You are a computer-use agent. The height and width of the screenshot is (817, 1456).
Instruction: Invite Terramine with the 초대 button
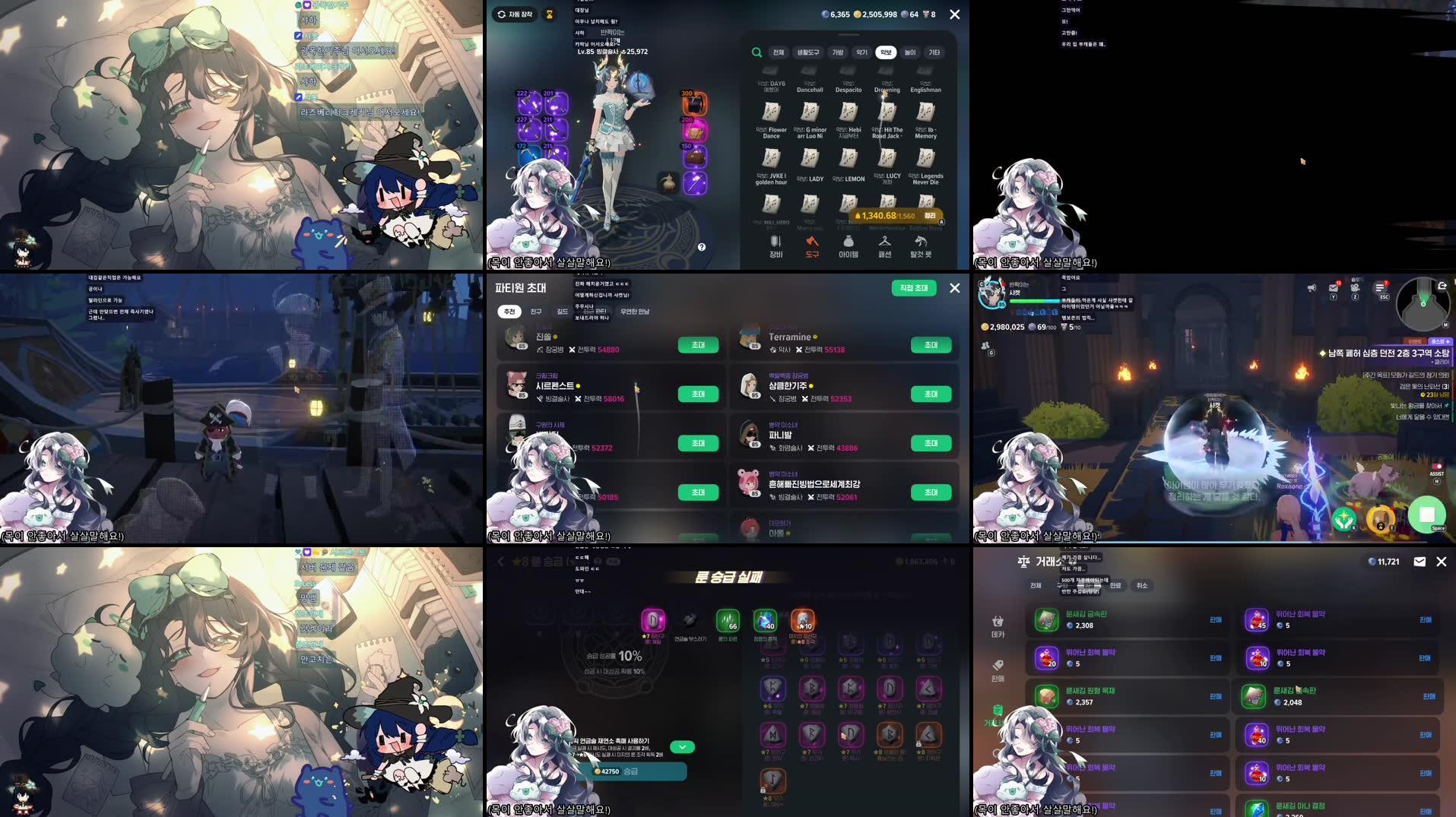[929, 345]
